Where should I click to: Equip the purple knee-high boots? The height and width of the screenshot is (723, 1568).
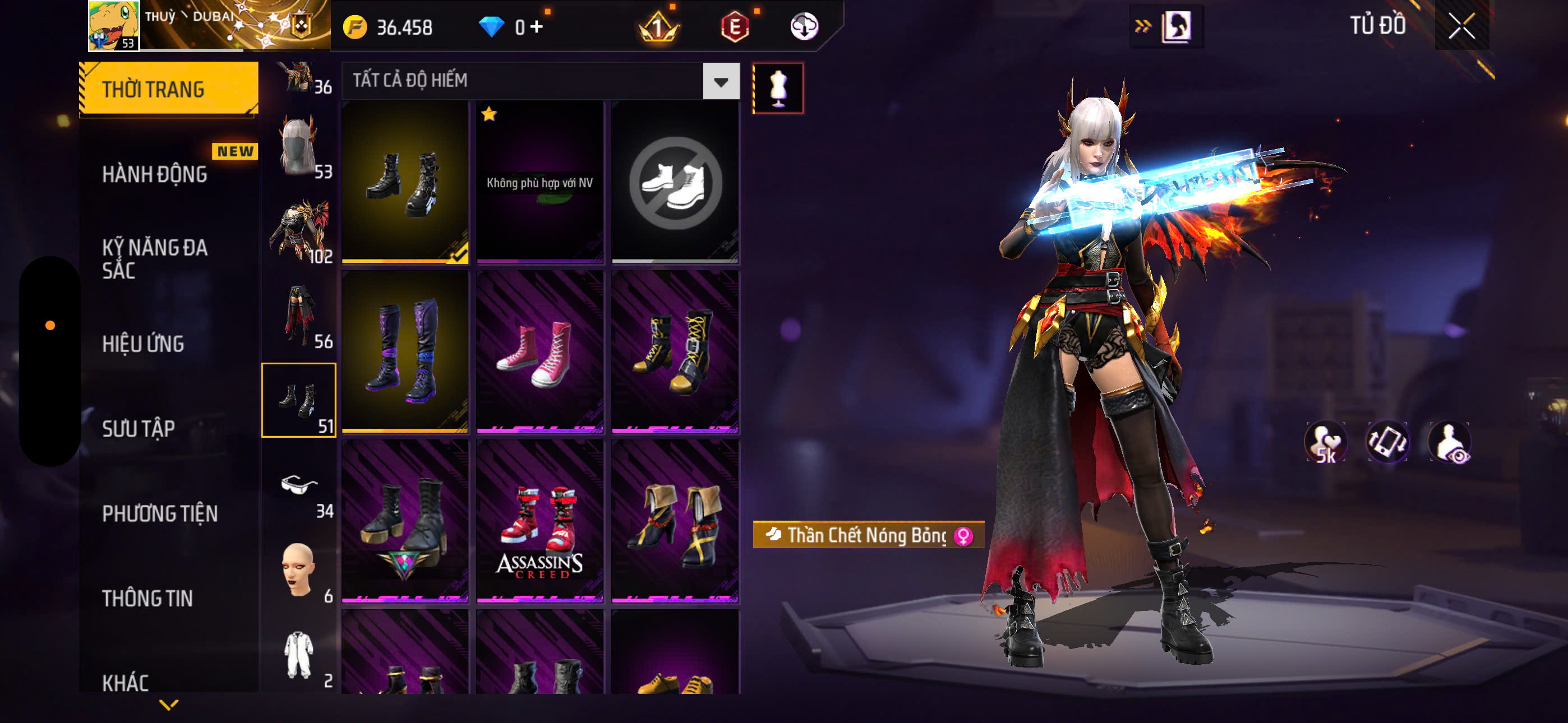tap(405, 352)
